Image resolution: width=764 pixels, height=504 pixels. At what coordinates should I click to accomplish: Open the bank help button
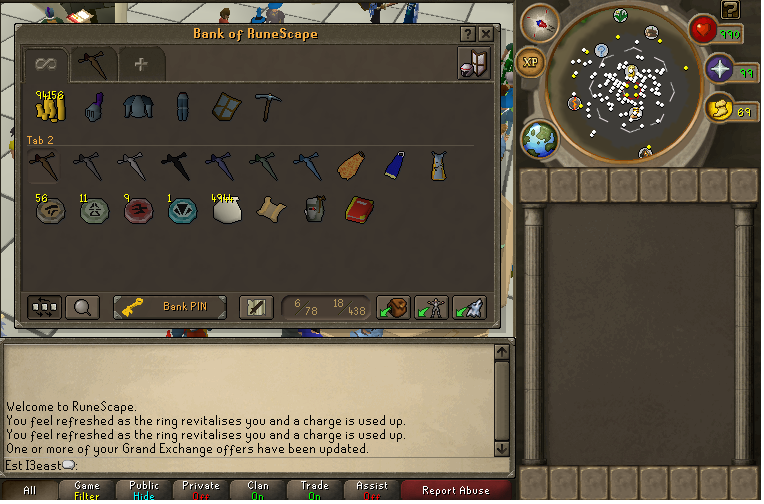coord(468,34)
